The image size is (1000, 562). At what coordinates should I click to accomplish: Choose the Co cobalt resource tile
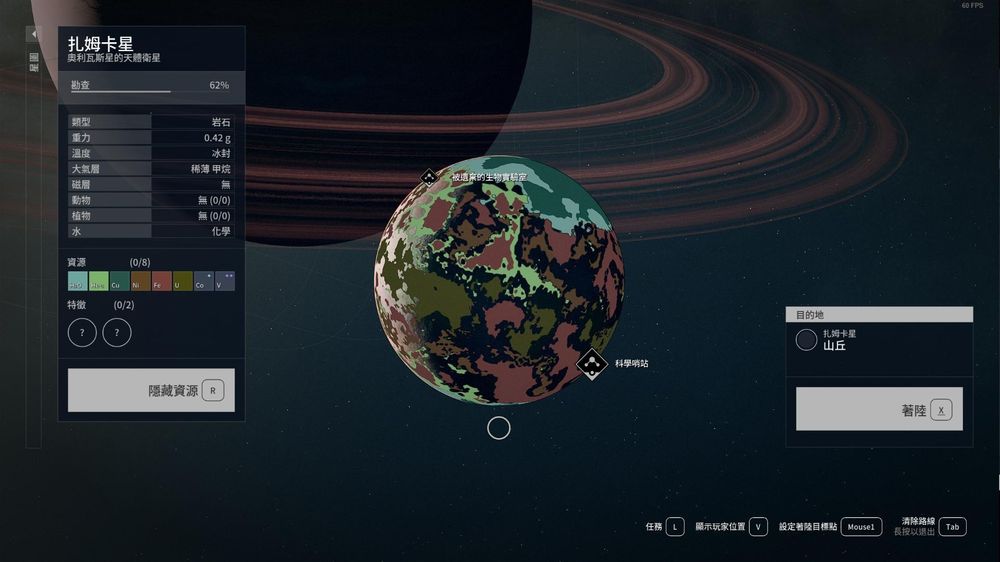point(203,281)
